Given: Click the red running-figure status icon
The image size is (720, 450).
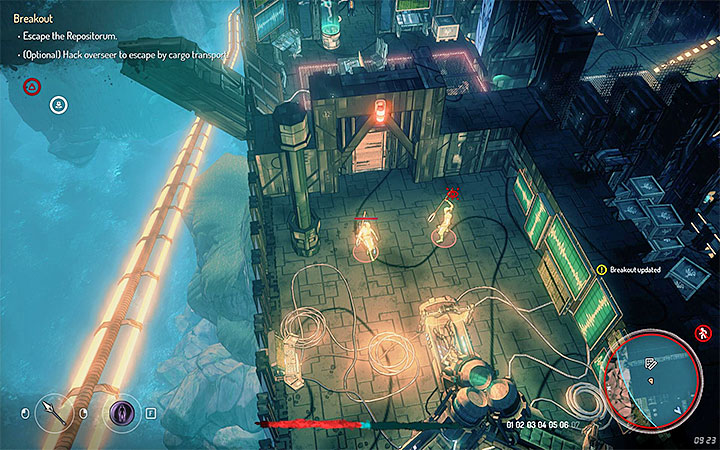Looking at the screenshot, I should click(704, 332).
